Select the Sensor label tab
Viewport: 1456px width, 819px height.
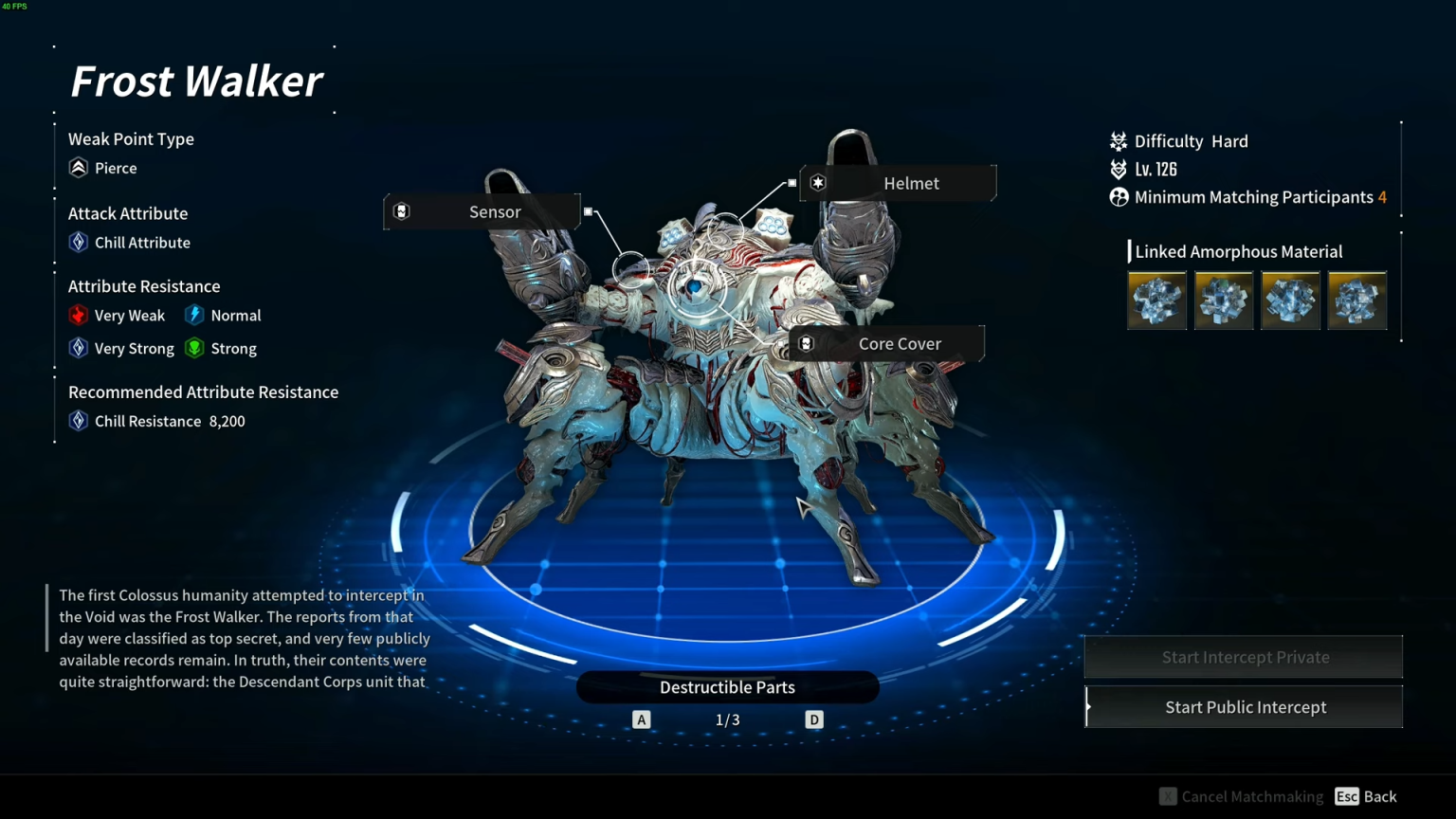point(495,211)
